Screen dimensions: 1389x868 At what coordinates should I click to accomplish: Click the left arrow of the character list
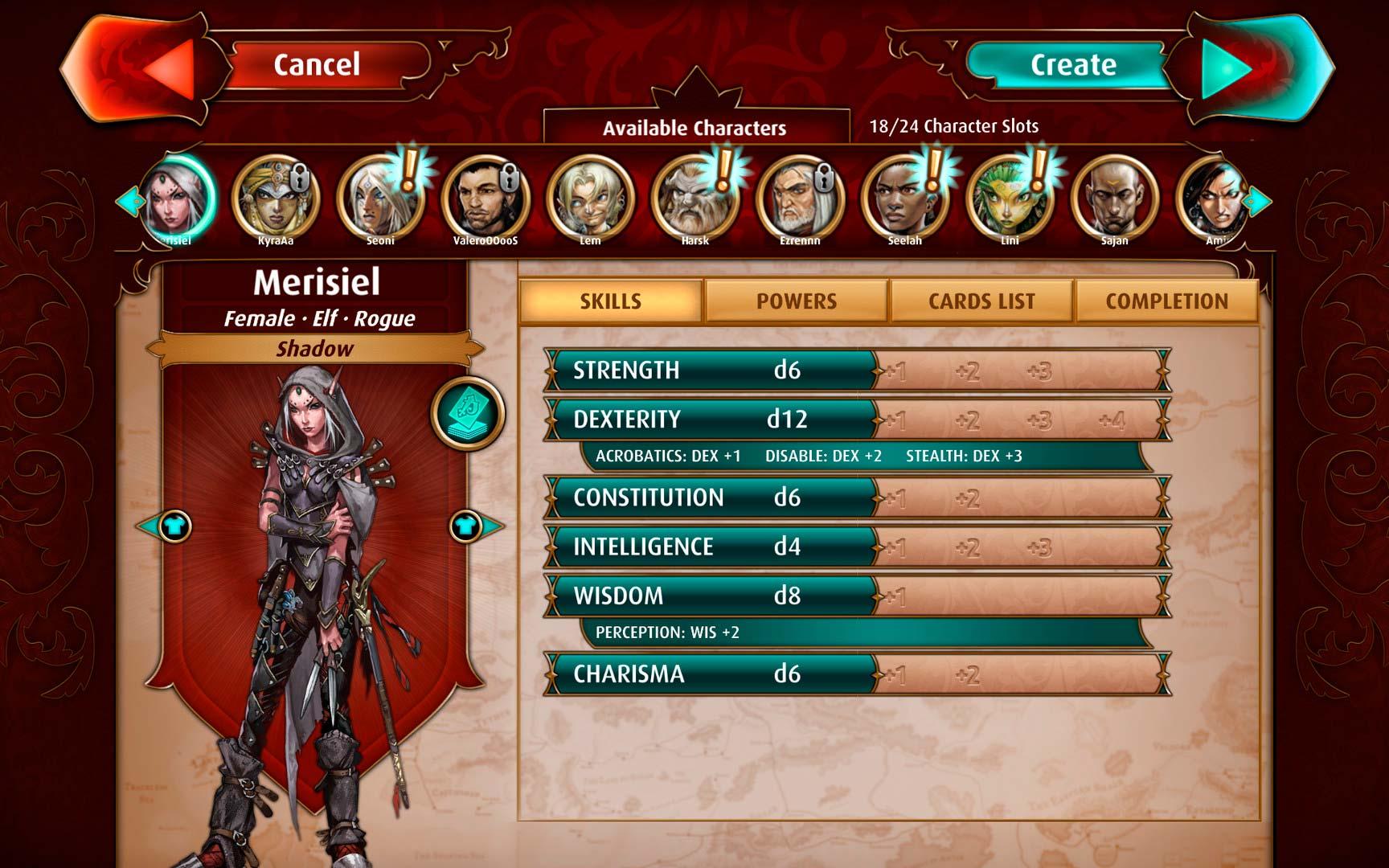click(x=127, y=201)
